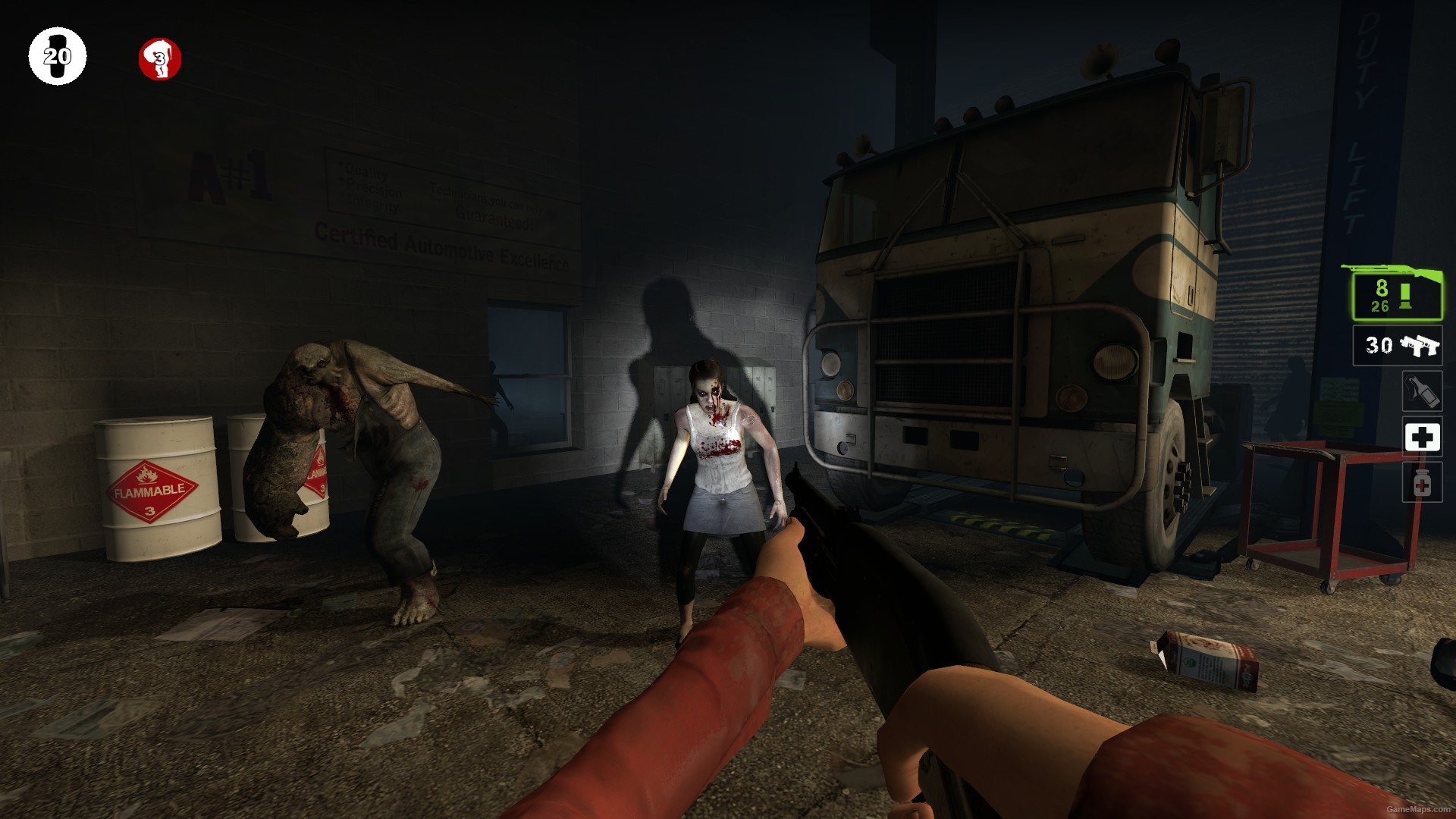Select the first aid kit slot
This screenshot has height=819, width=1456.
pyautogui.click(x=1421, y=437)
